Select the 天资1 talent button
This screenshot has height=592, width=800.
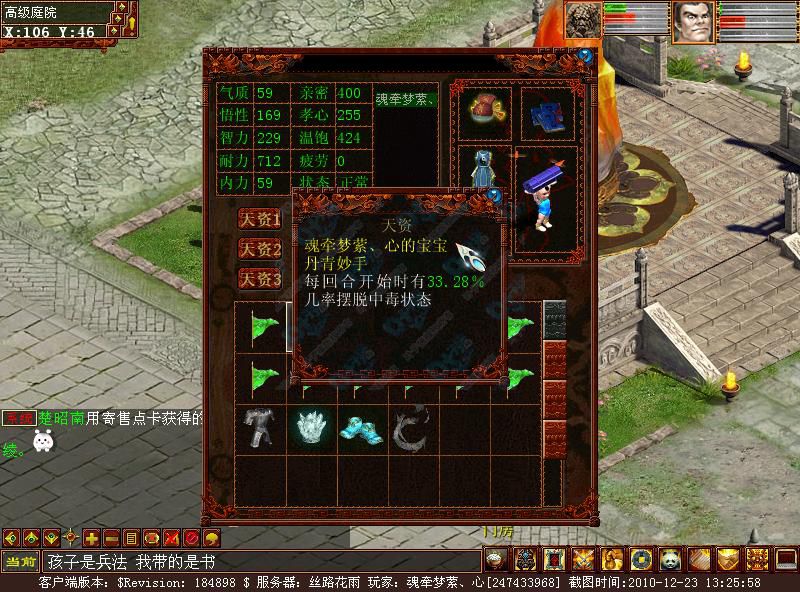[259, 219]
